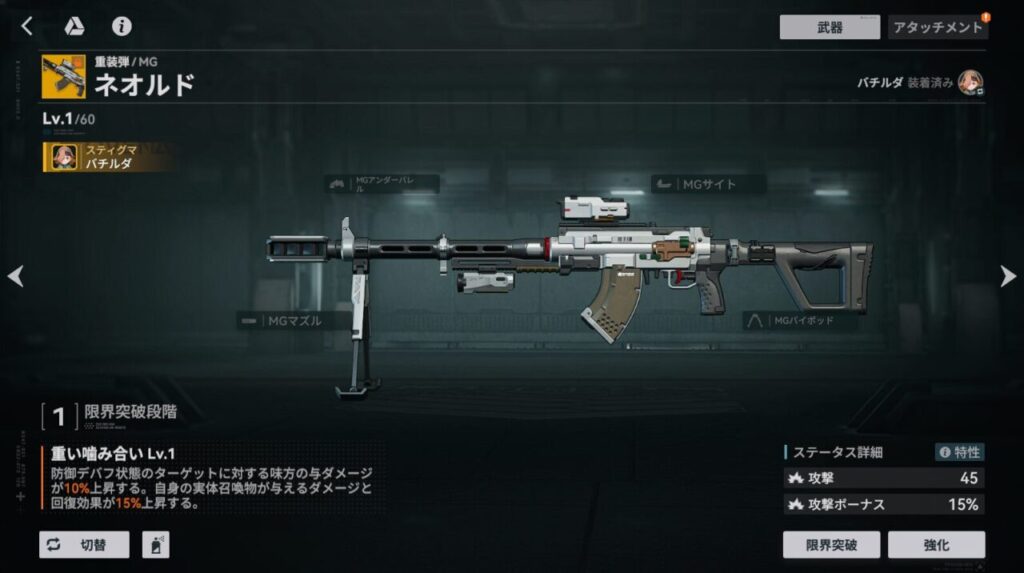
Task: Click the equipped バチルダ portrait
Action: pyautogui.click(x=970, y=82)
